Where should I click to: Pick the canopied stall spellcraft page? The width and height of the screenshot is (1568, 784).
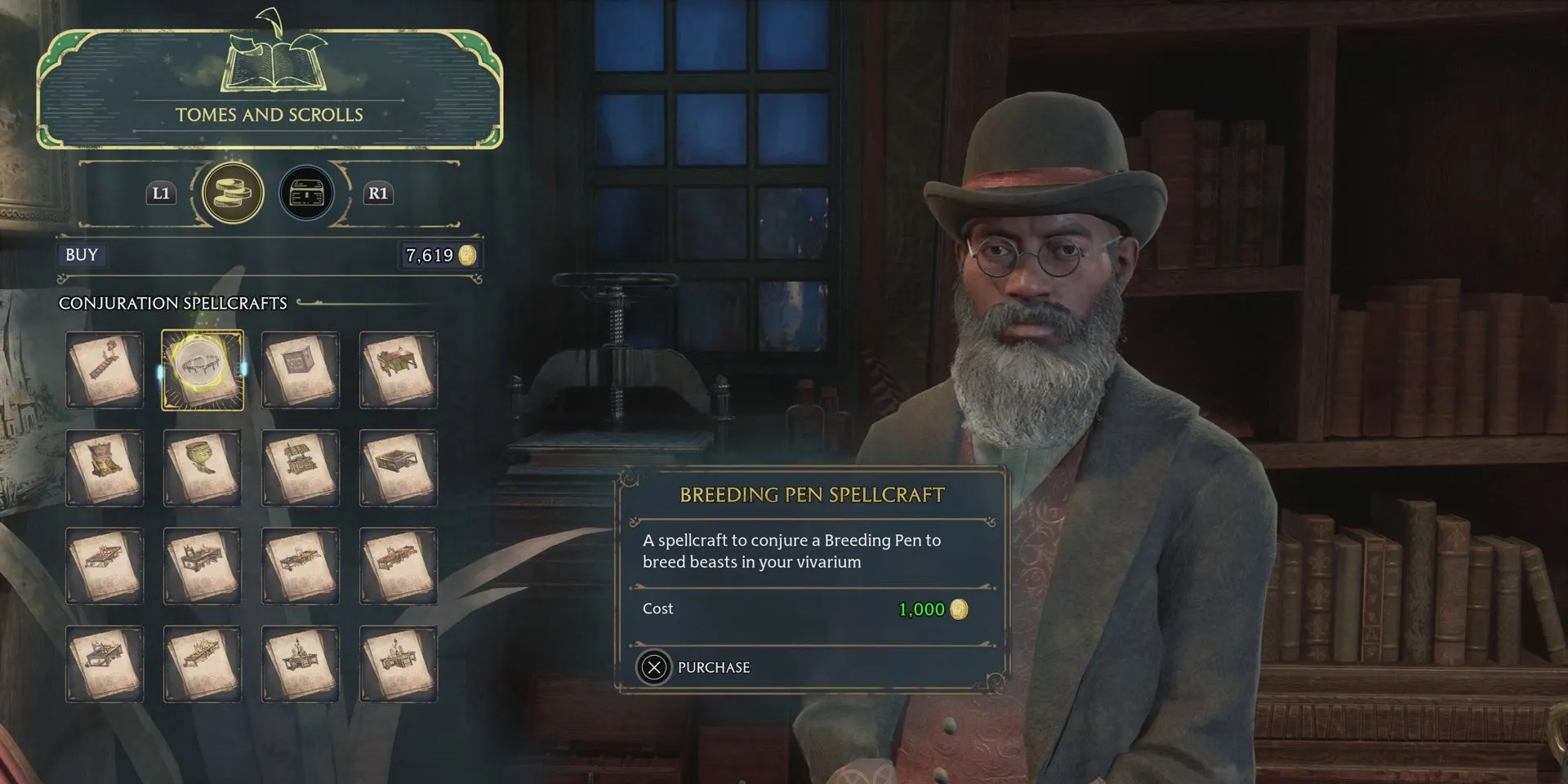coord(399,370)
